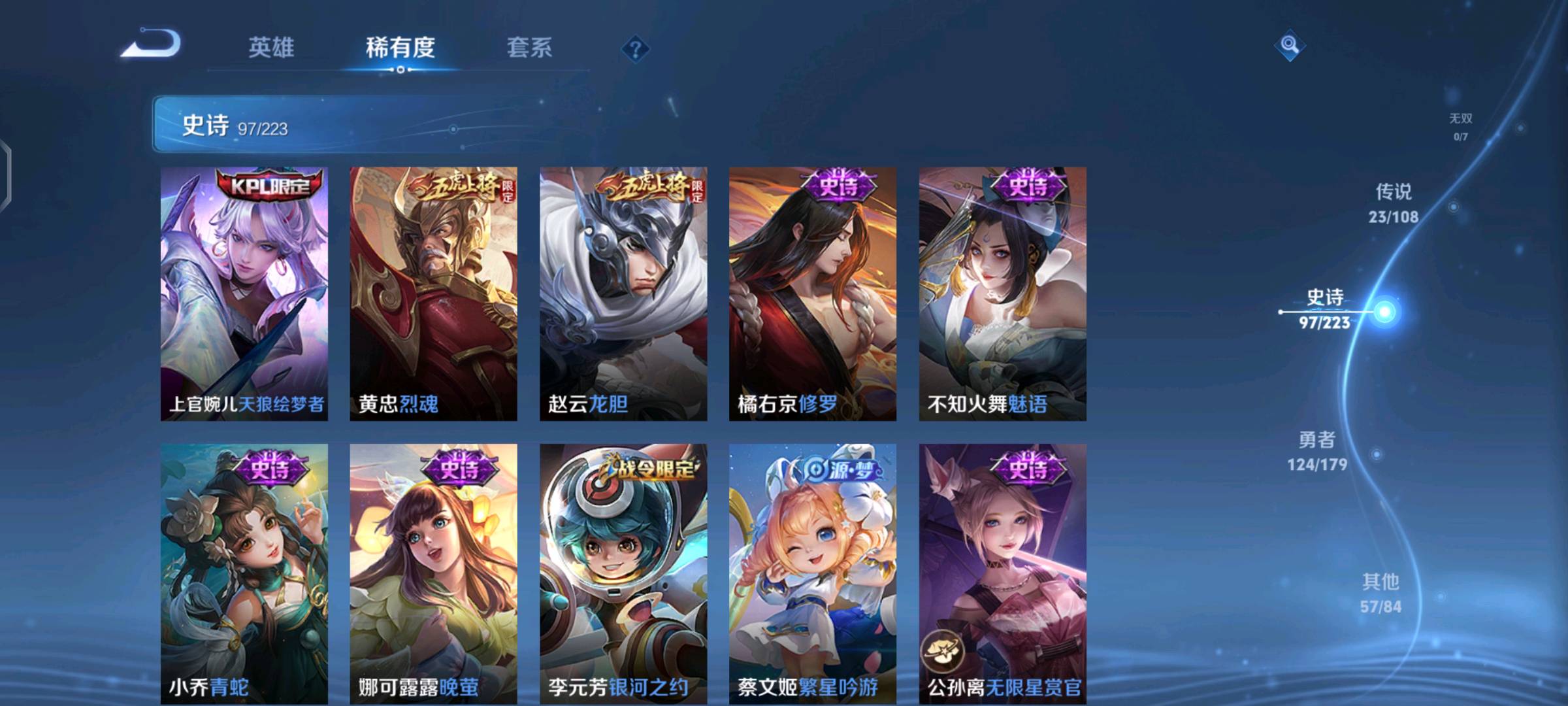Select the 稀有度 tab
Viewport: 1568px width, 706px height.
point(400,48)
